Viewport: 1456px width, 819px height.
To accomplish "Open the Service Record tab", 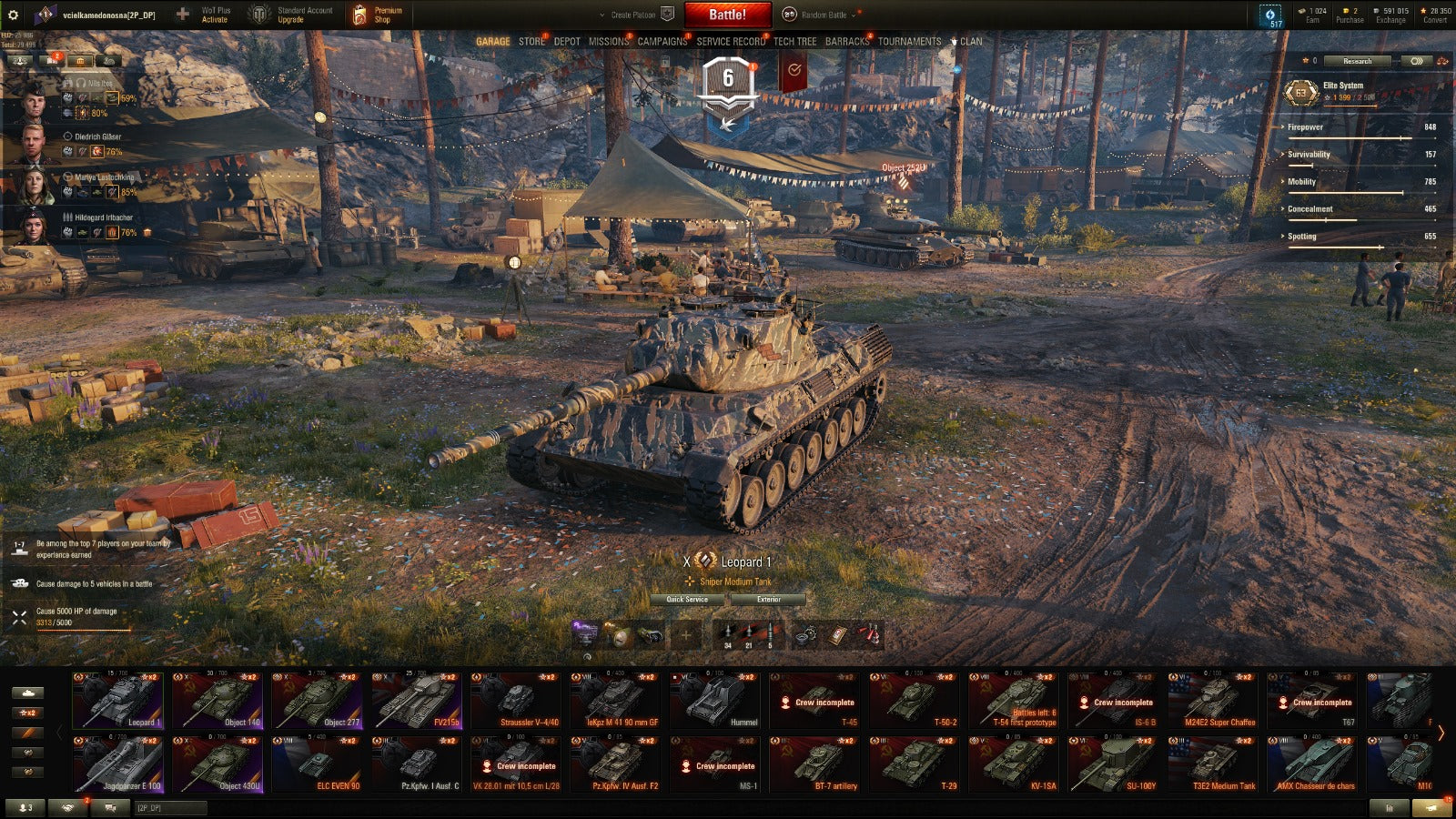I will [x=731, y=42].
